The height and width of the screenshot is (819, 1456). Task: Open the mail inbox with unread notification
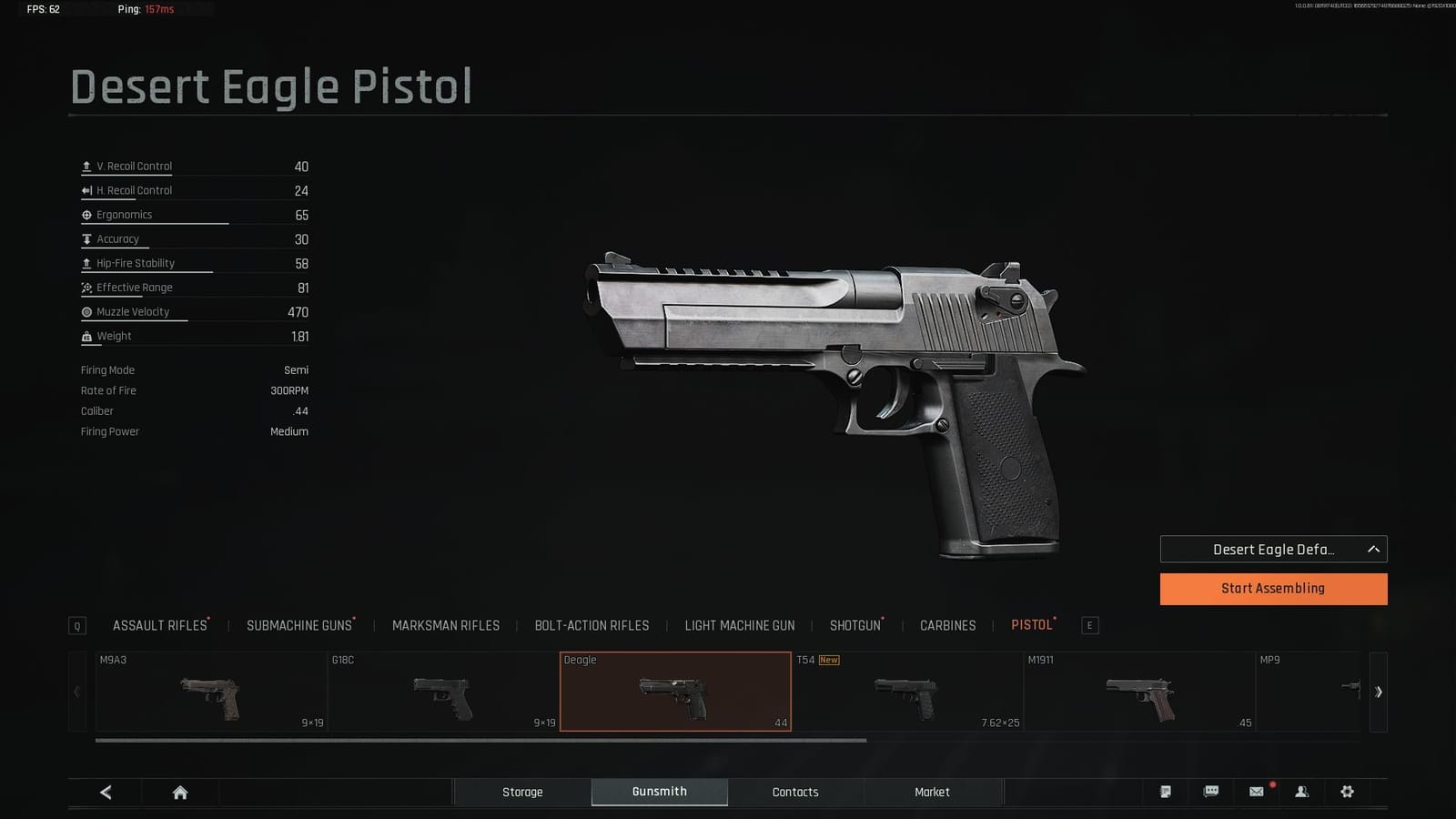tap(1257, 792)
